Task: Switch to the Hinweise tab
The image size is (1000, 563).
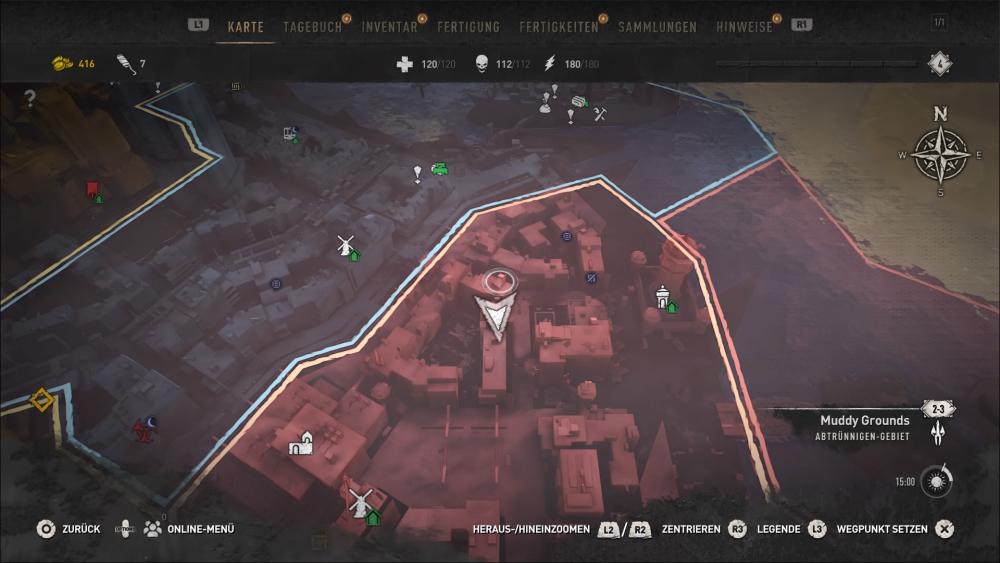Action: (x=744, y=27)
